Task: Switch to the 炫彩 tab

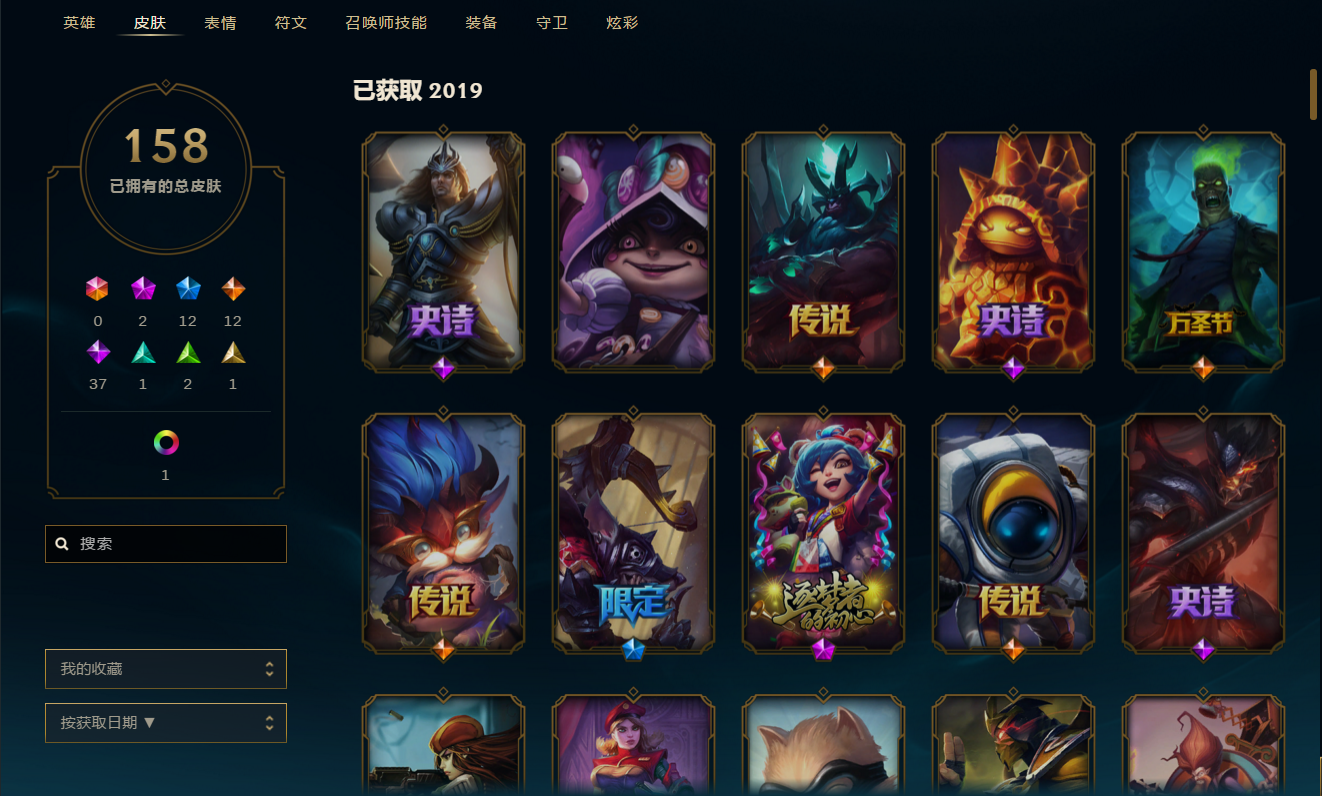Action: [x=622, y=22]
